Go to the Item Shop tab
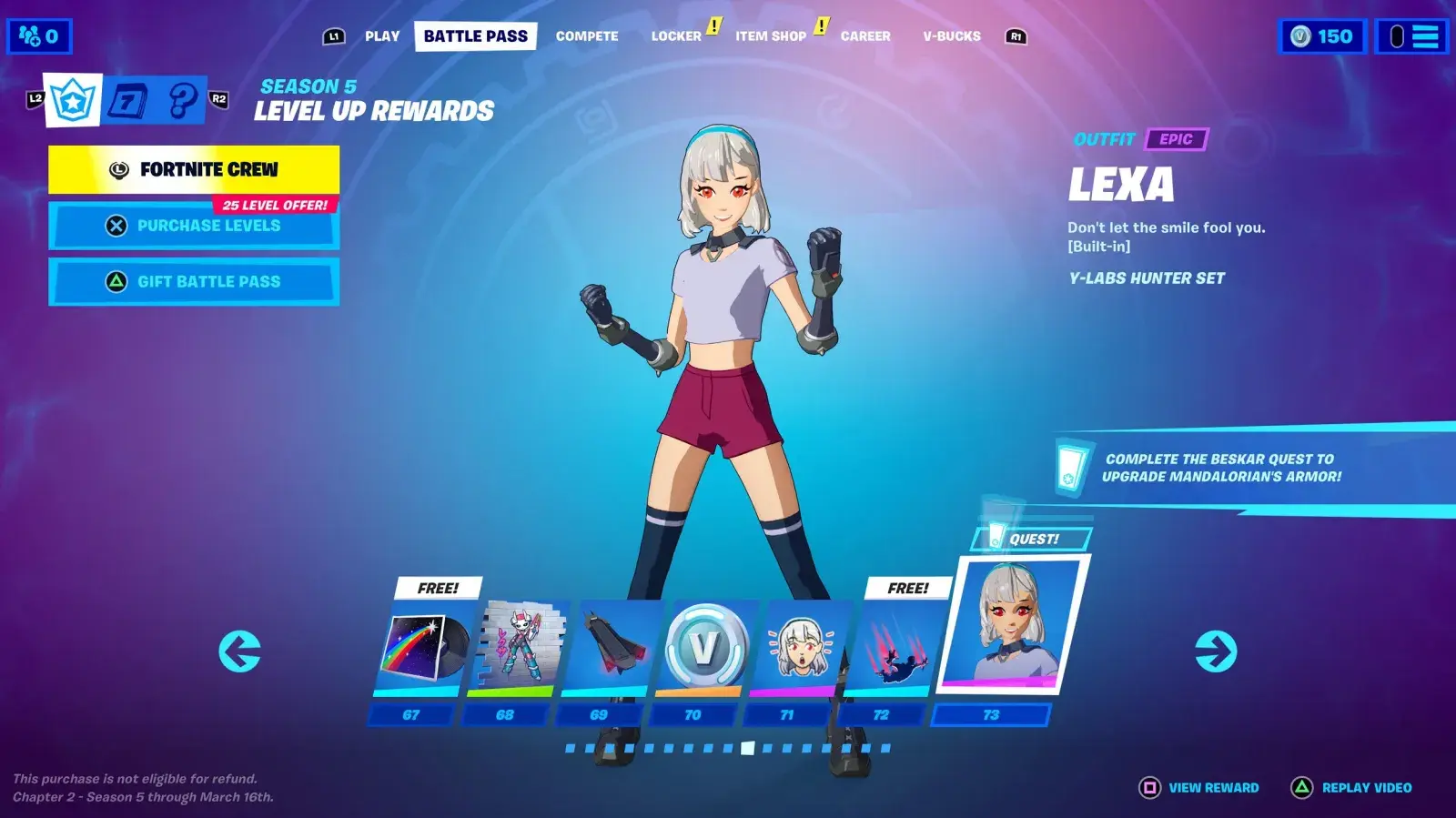The image size is (1456, 818). (x=771, y=36)
